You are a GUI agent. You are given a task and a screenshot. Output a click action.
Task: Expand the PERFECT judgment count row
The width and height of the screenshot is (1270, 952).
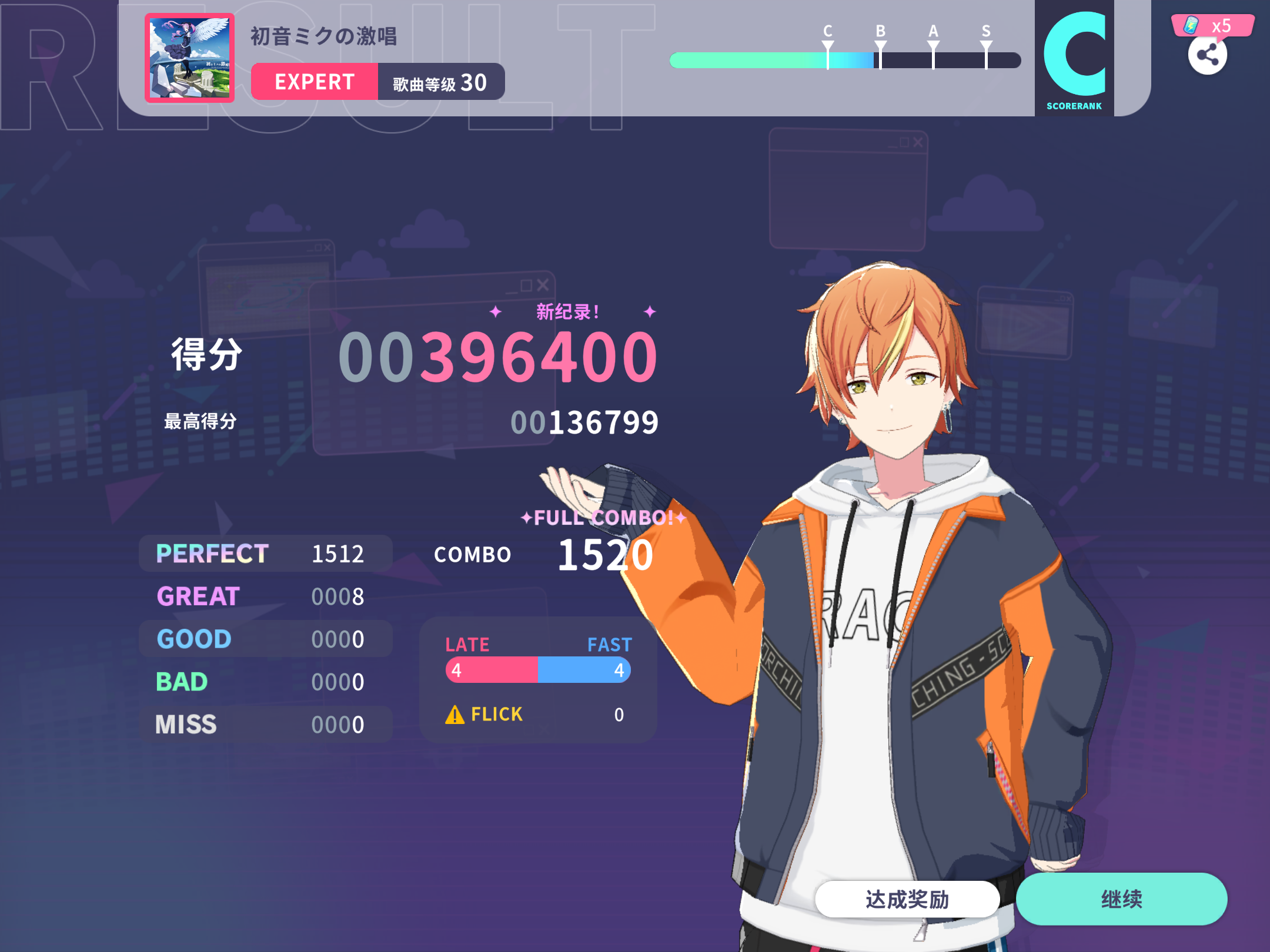pyautogui.click(x=265, y=553)
